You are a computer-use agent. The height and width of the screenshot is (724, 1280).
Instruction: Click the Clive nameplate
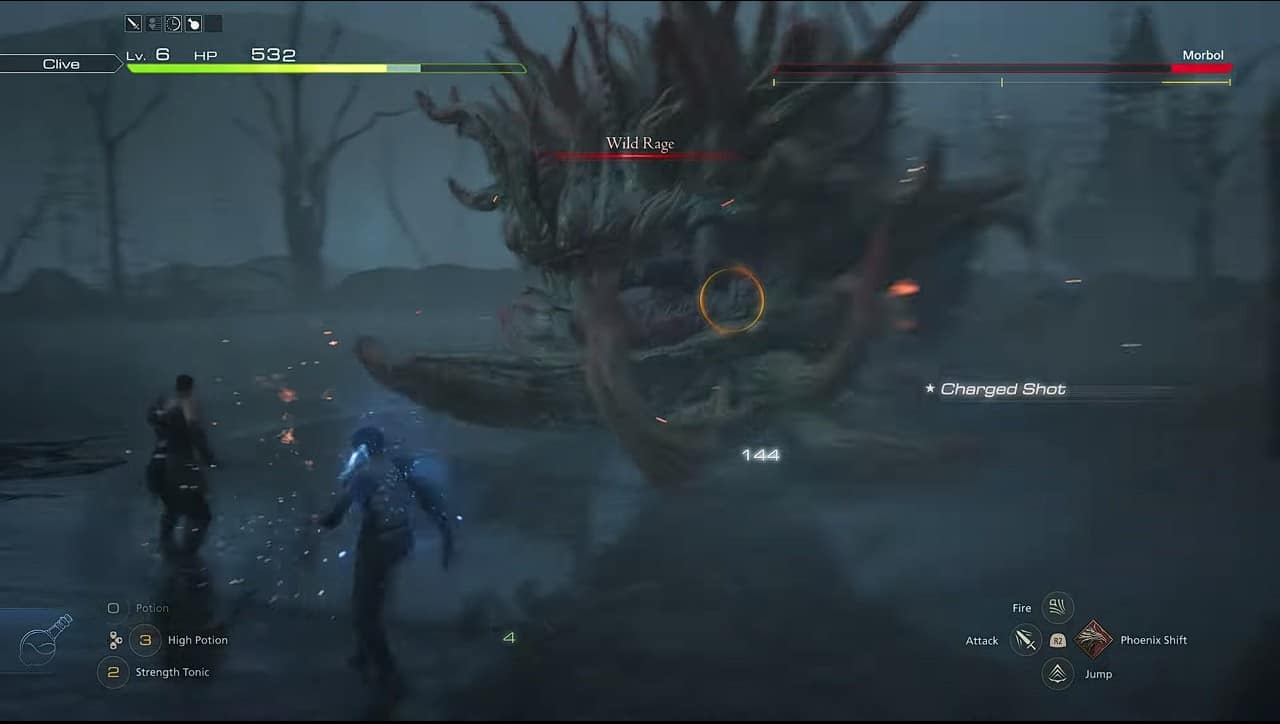60,63
